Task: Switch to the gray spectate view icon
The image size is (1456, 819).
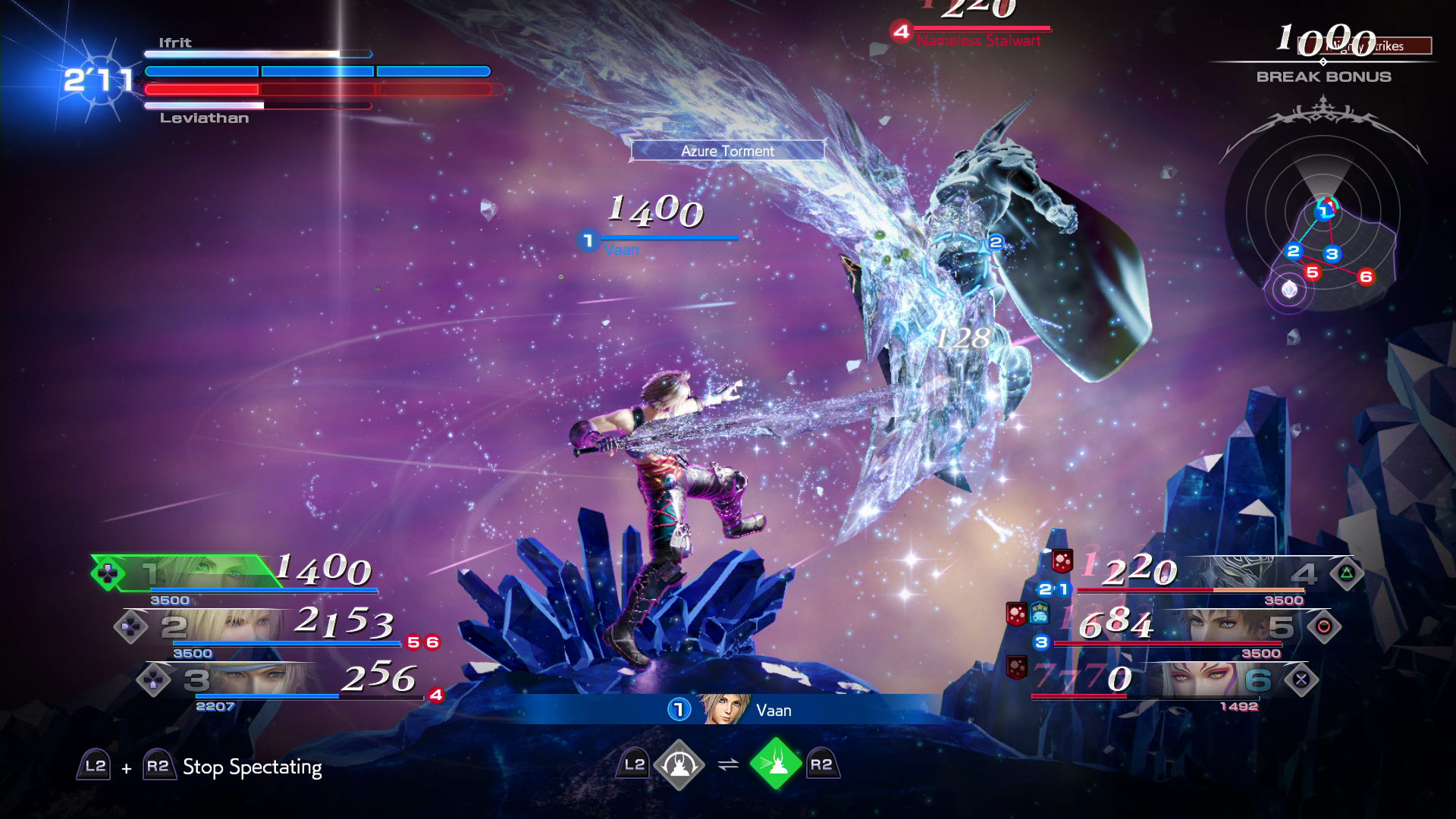Action: (679, 765)
